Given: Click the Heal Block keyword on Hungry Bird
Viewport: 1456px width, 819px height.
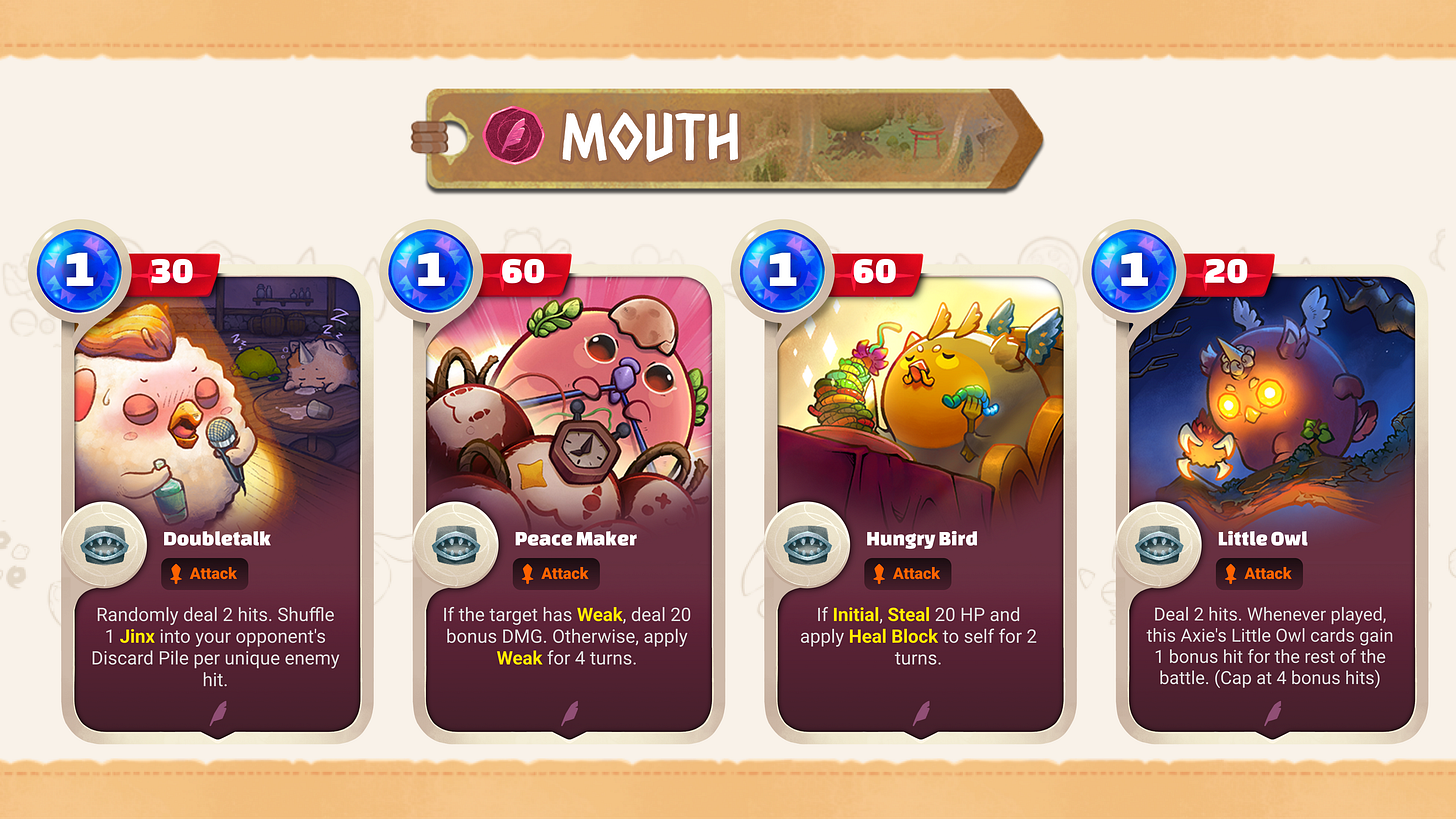Looking at the screenshot, I should [893, 635].
